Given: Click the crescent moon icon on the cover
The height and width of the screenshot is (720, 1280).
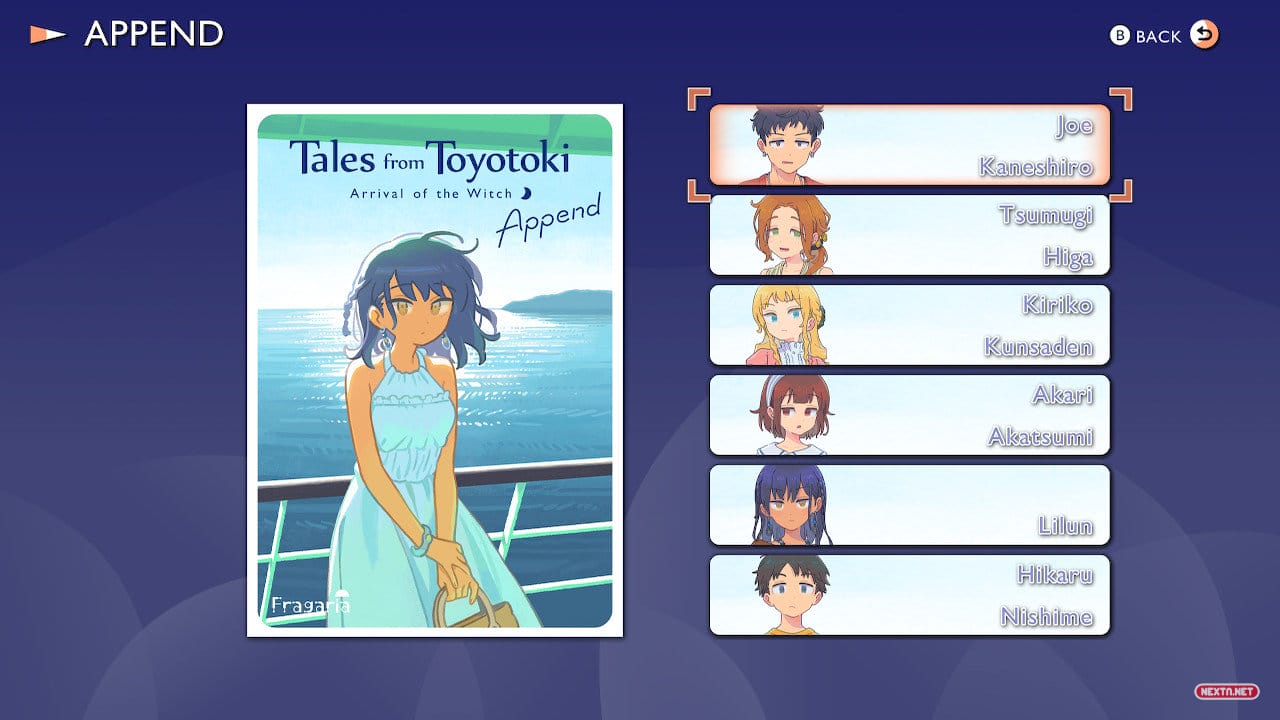Looking at the screenshot, I should tap(529, 192).
